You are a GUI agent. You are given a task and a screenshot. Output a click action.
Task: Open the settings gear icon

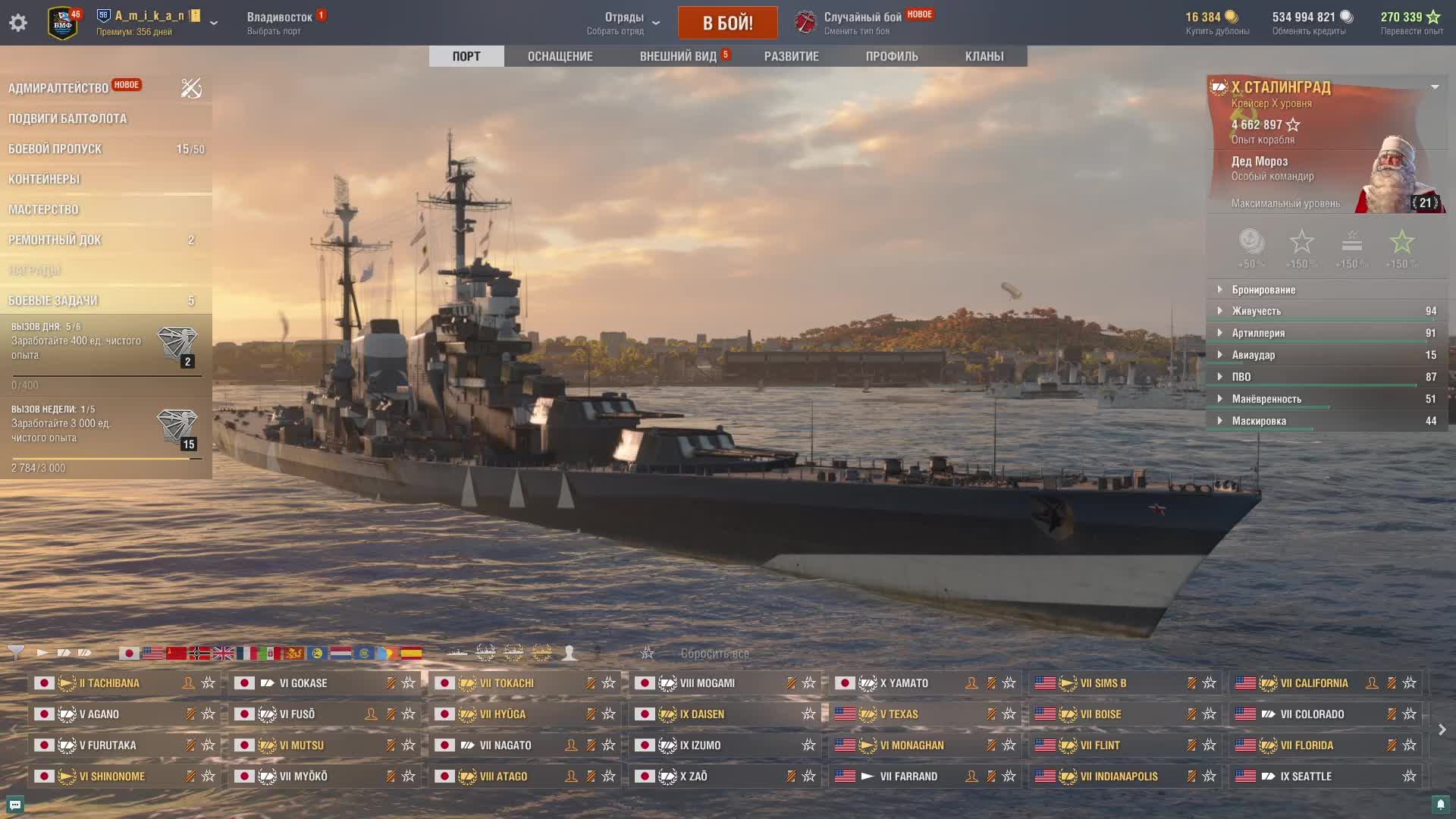[x=18, y=23]
